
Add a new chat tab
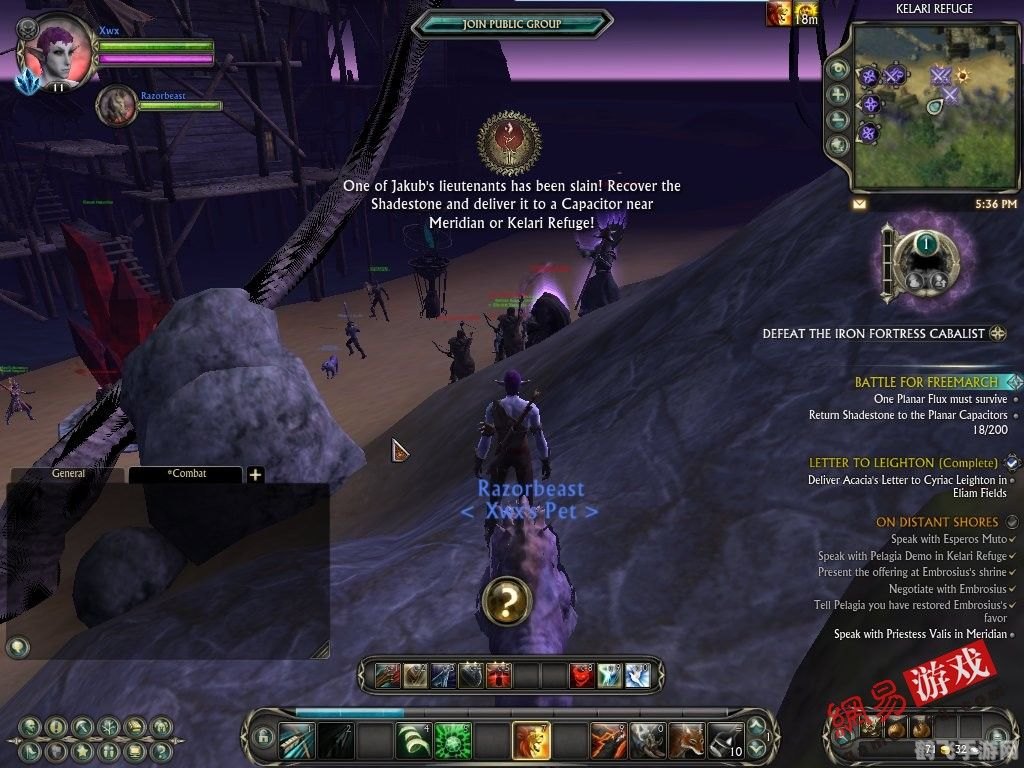255,475
